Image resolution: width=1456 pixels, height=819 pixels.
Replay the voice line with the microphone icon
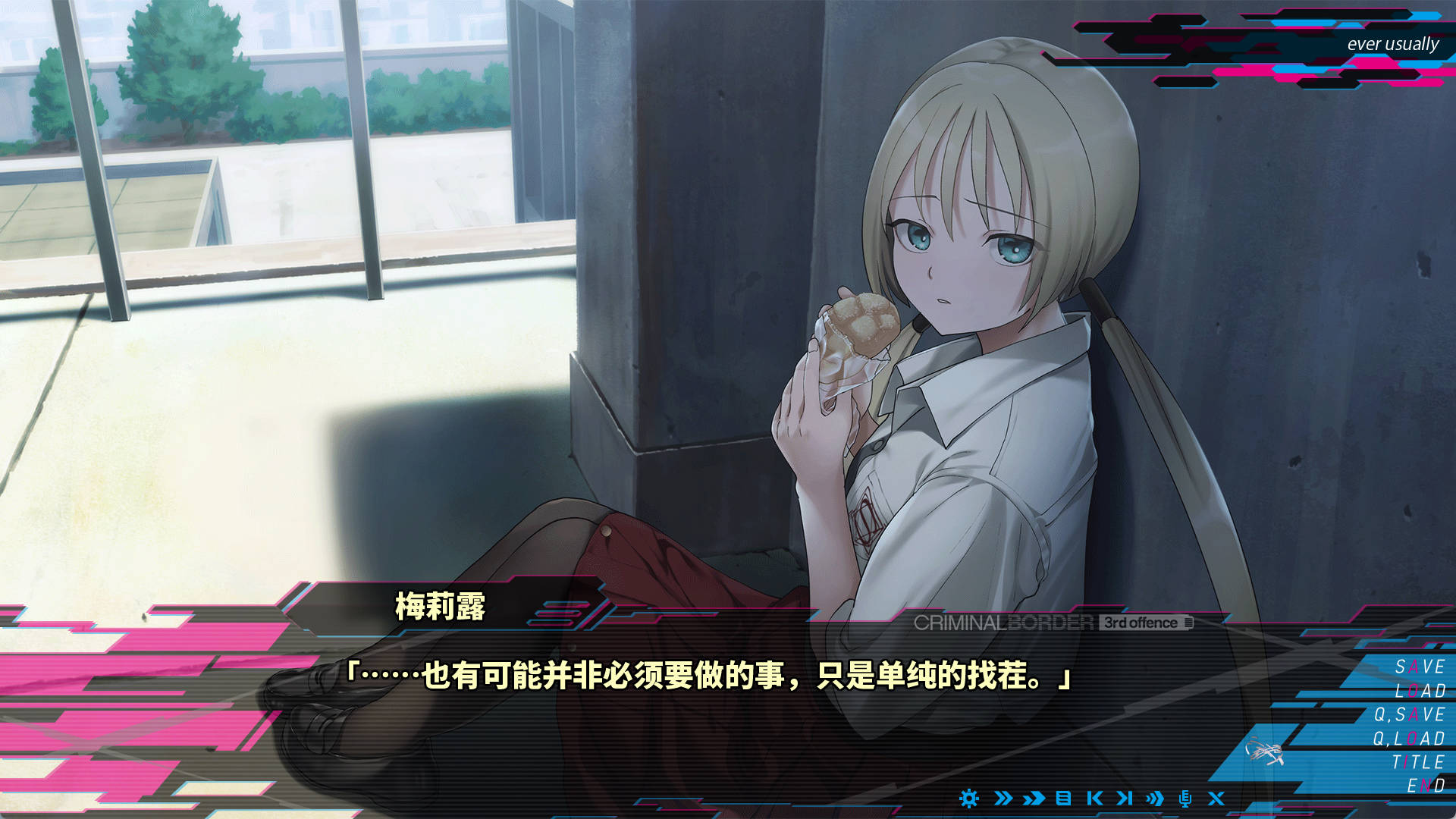[1183, 799]
